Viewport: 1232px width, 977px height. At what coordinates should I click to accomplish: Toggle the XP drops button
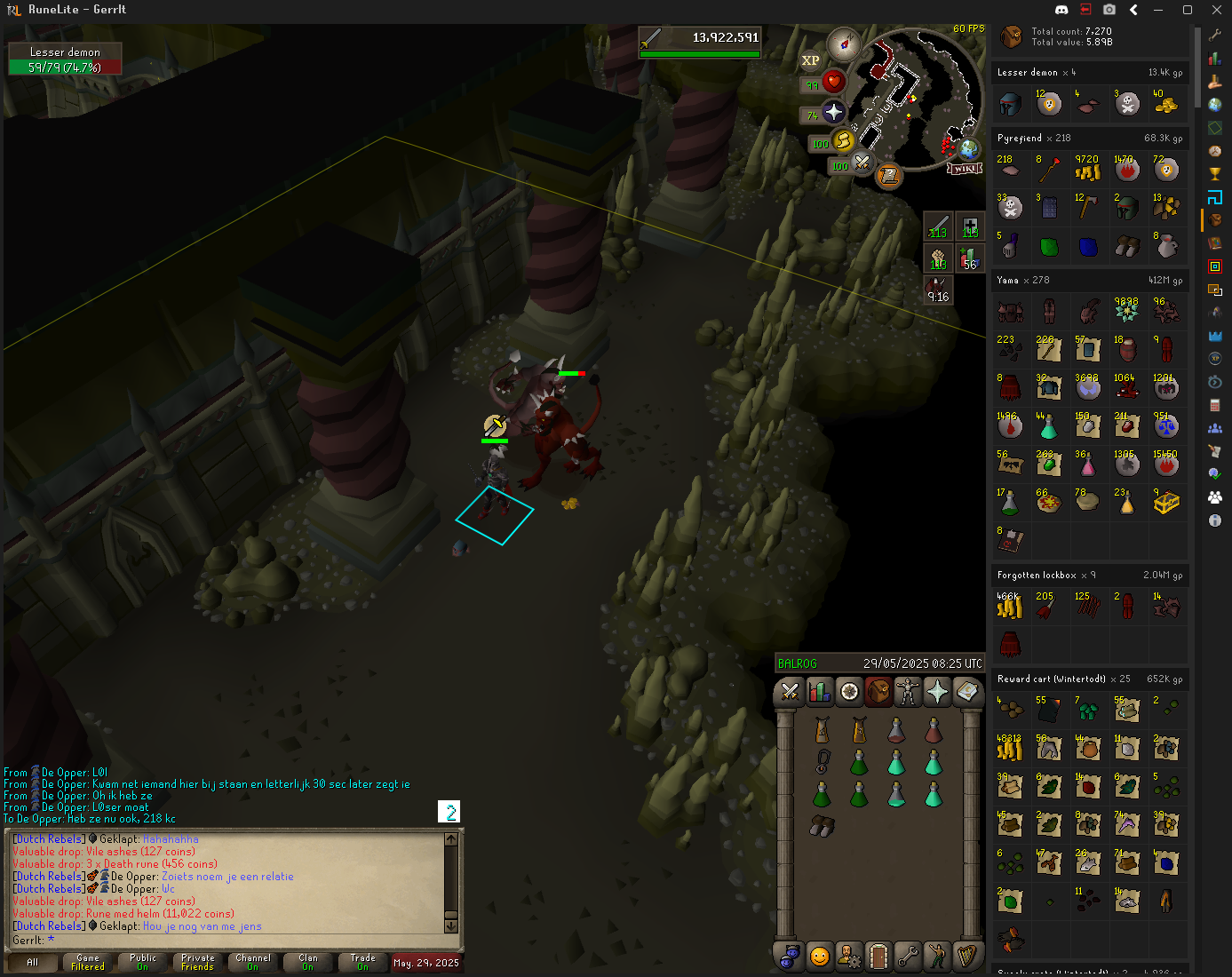810,60
